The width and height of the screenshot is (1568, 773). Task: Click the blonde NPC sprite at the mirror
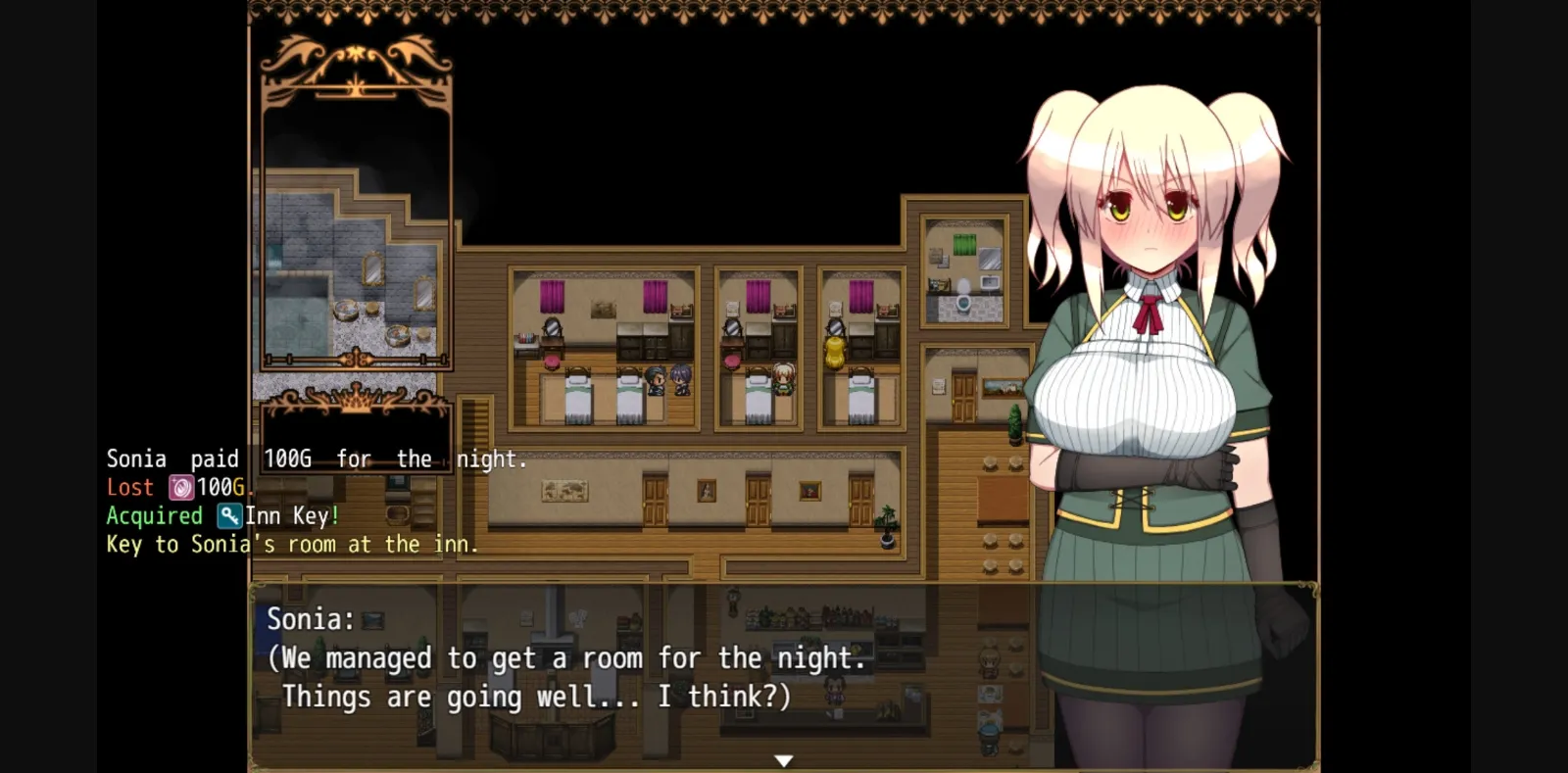point(833,353)
